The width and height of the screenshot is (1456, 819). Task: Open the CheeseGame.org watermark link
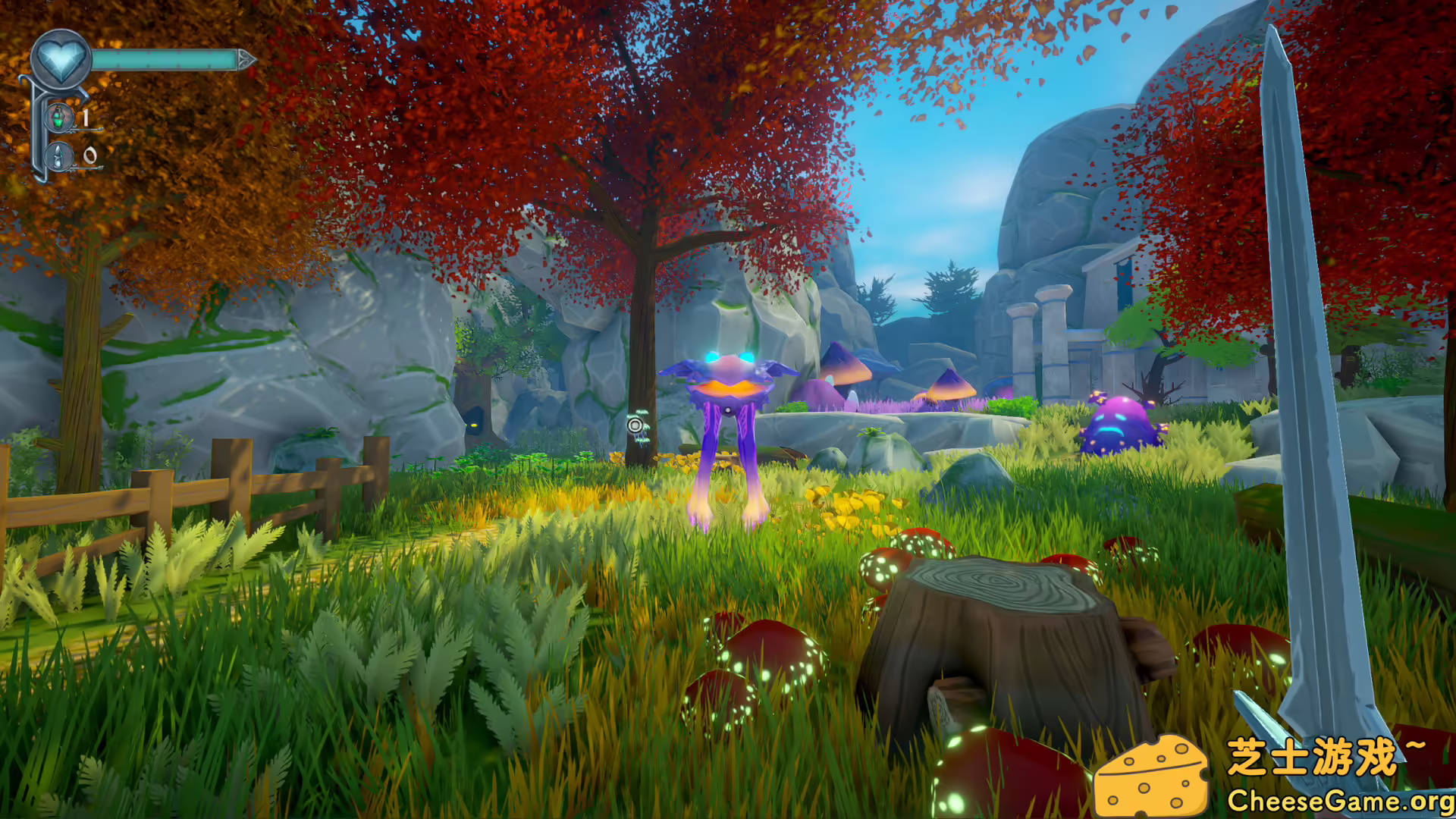[x=1340, y=800]
